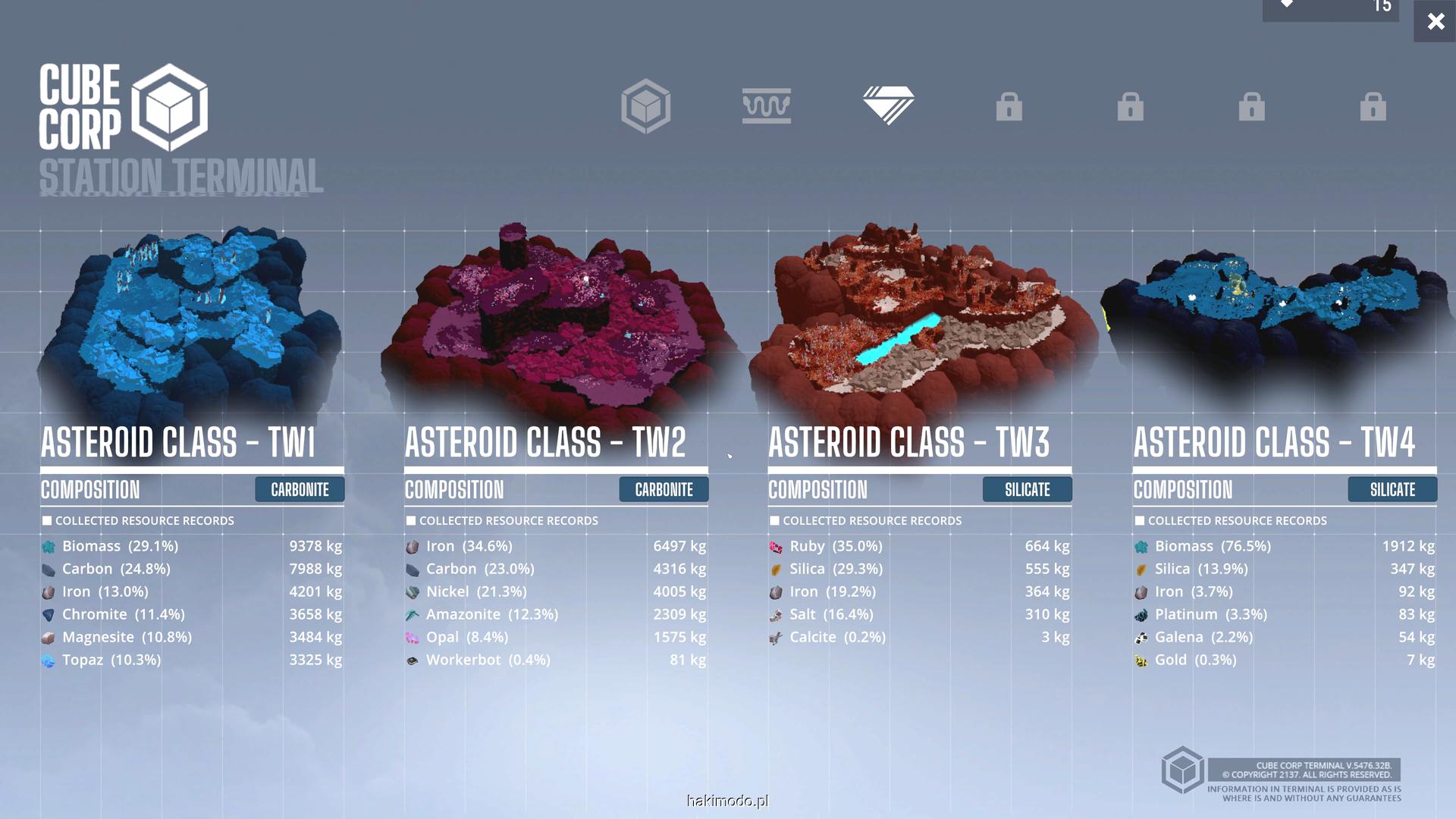Select the Asteroid Class TW1 thumbnail
Viewport: 1456px width, 819px height.
coord(190,318)
